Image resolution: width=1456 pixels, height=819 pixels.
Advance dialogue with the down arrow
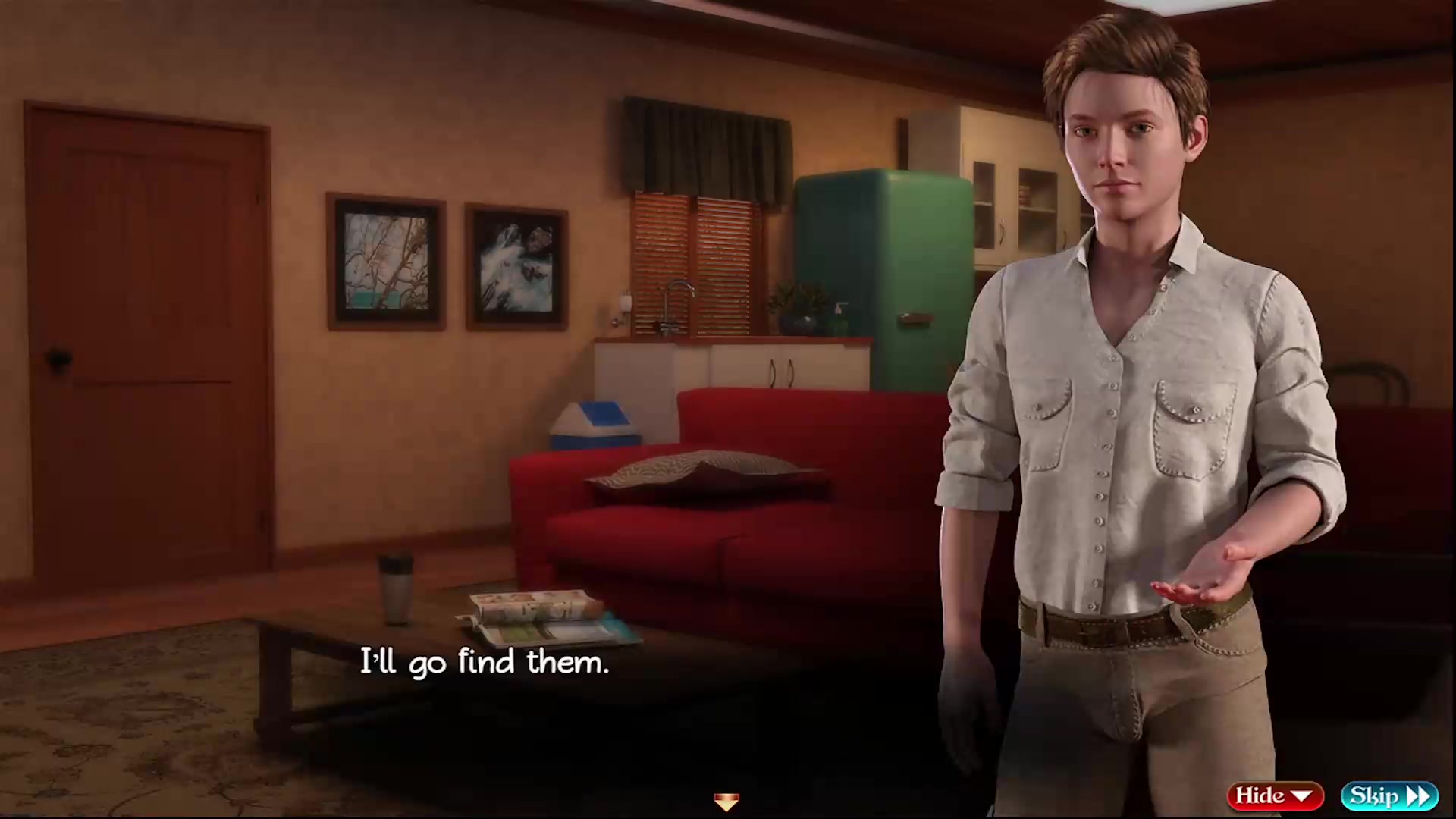point(726,801)
